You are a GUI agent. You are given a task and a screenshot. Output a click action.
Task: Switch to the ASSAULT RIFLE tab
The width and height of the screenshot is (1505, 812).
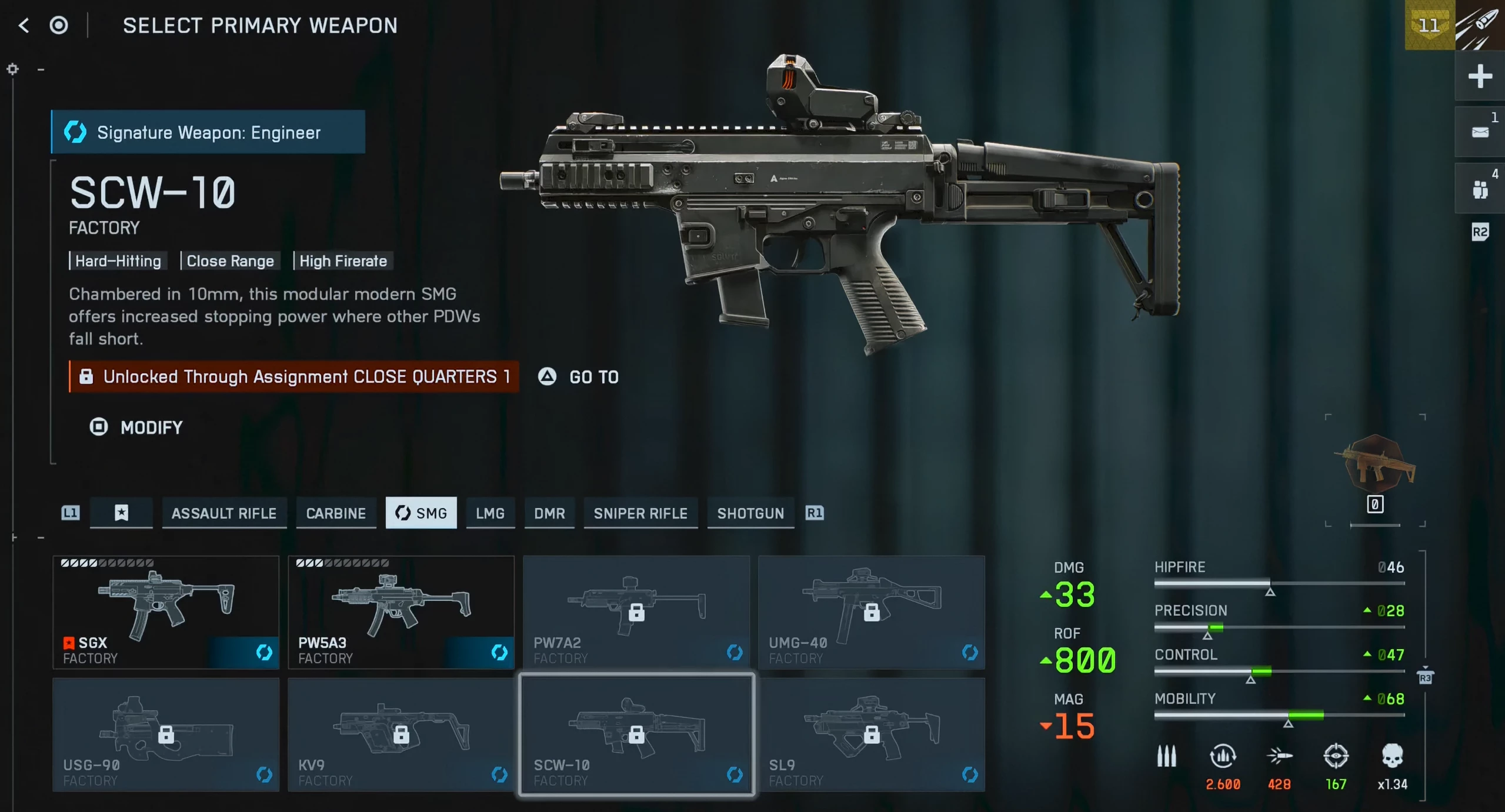pos(224,513)
